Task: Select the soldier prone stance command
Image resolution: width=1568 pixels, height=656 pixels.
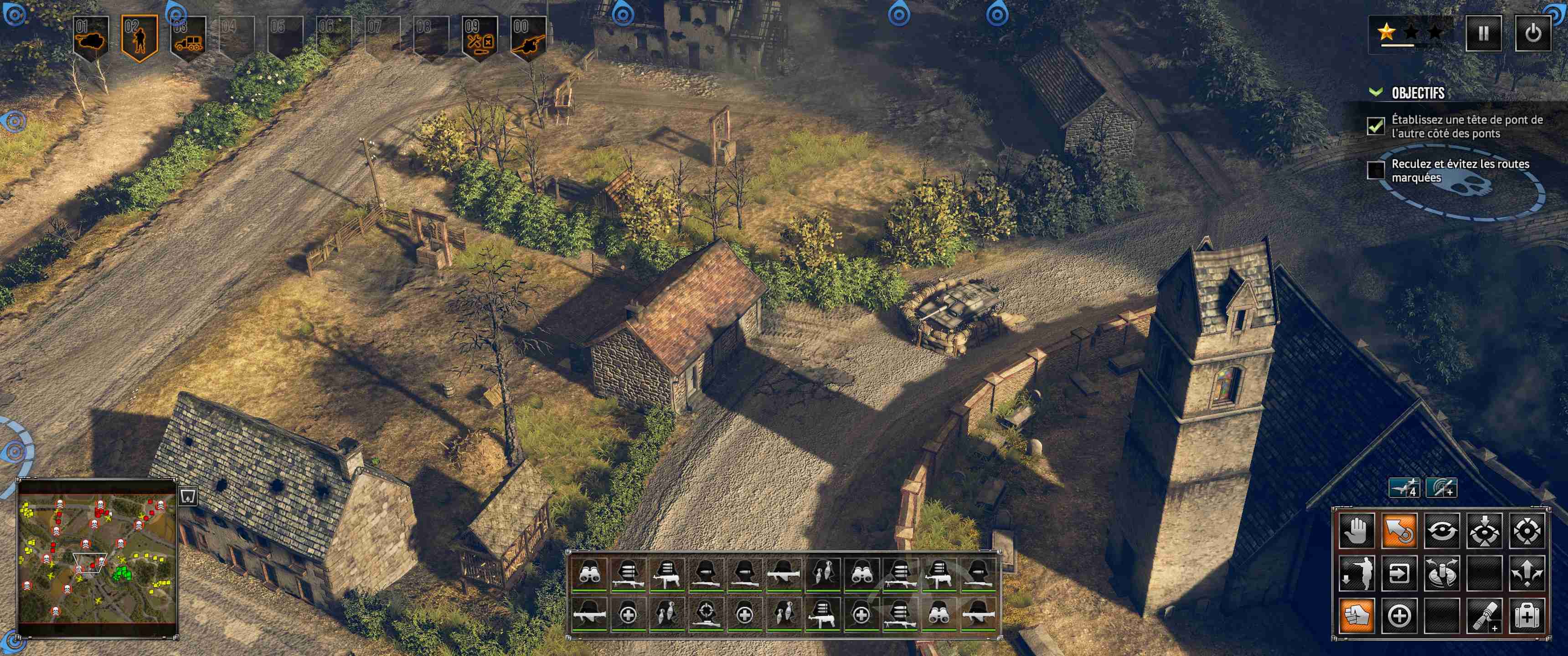Action: click(x=1356, y=573)
